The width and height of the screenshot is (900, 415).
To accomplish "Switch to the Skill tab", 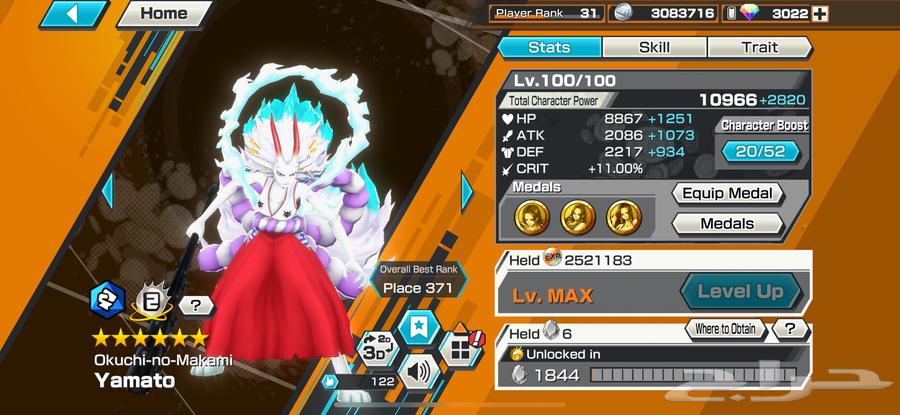I will click(654, 47).
